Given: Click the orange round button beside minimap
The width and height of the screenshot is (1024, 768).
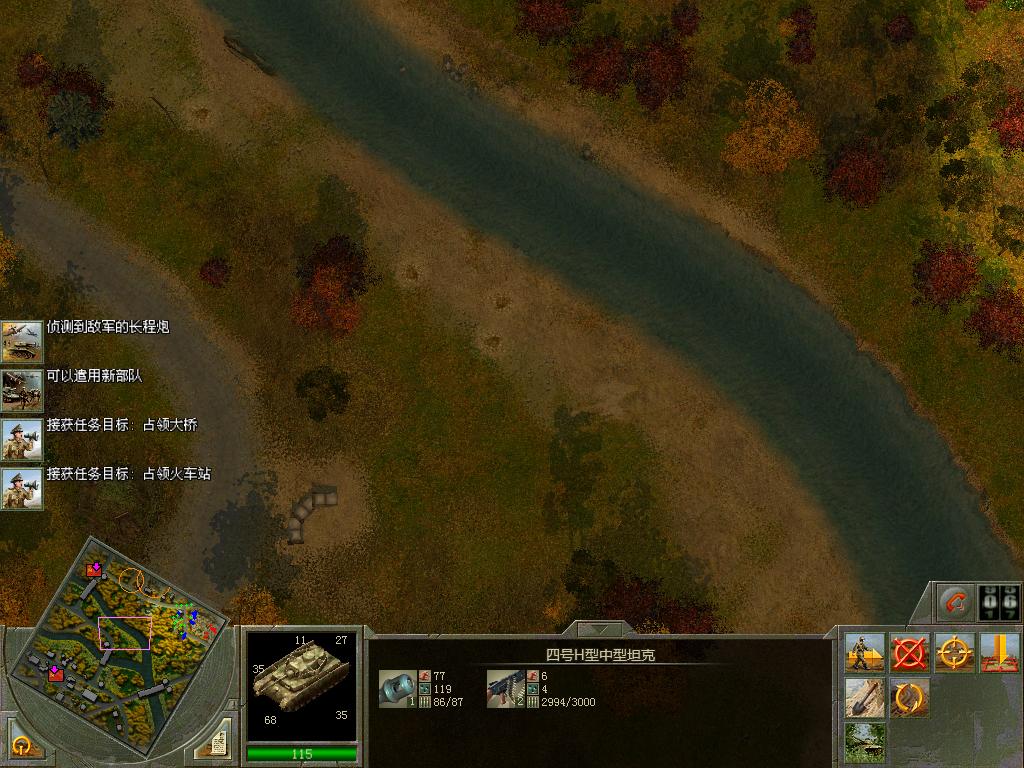Looking at the screenshot, I should (x=22, y=744).
